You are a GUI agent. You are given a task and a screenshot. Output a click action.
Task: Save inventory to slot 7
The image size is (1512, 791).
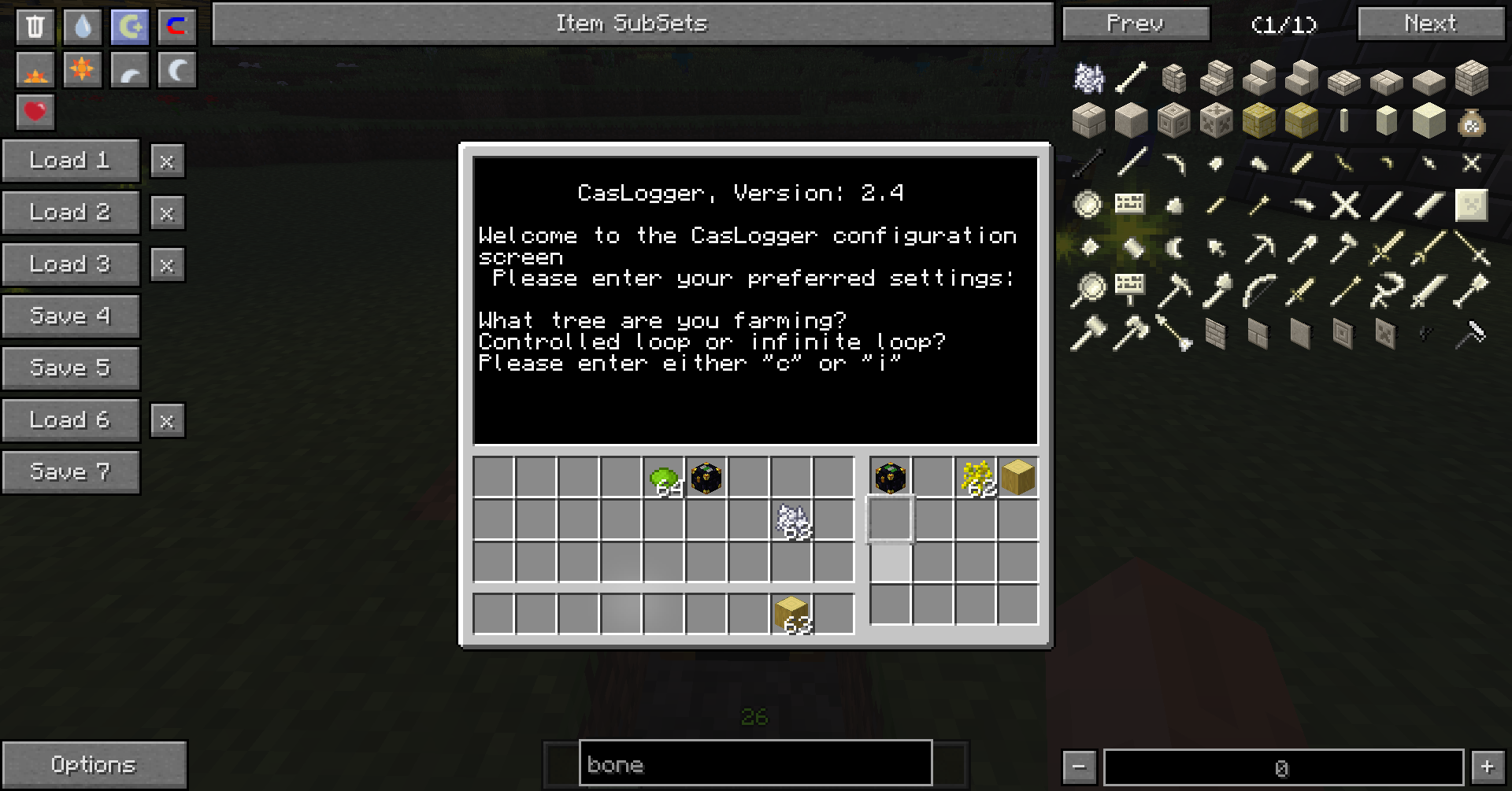(x=70, y=472)
